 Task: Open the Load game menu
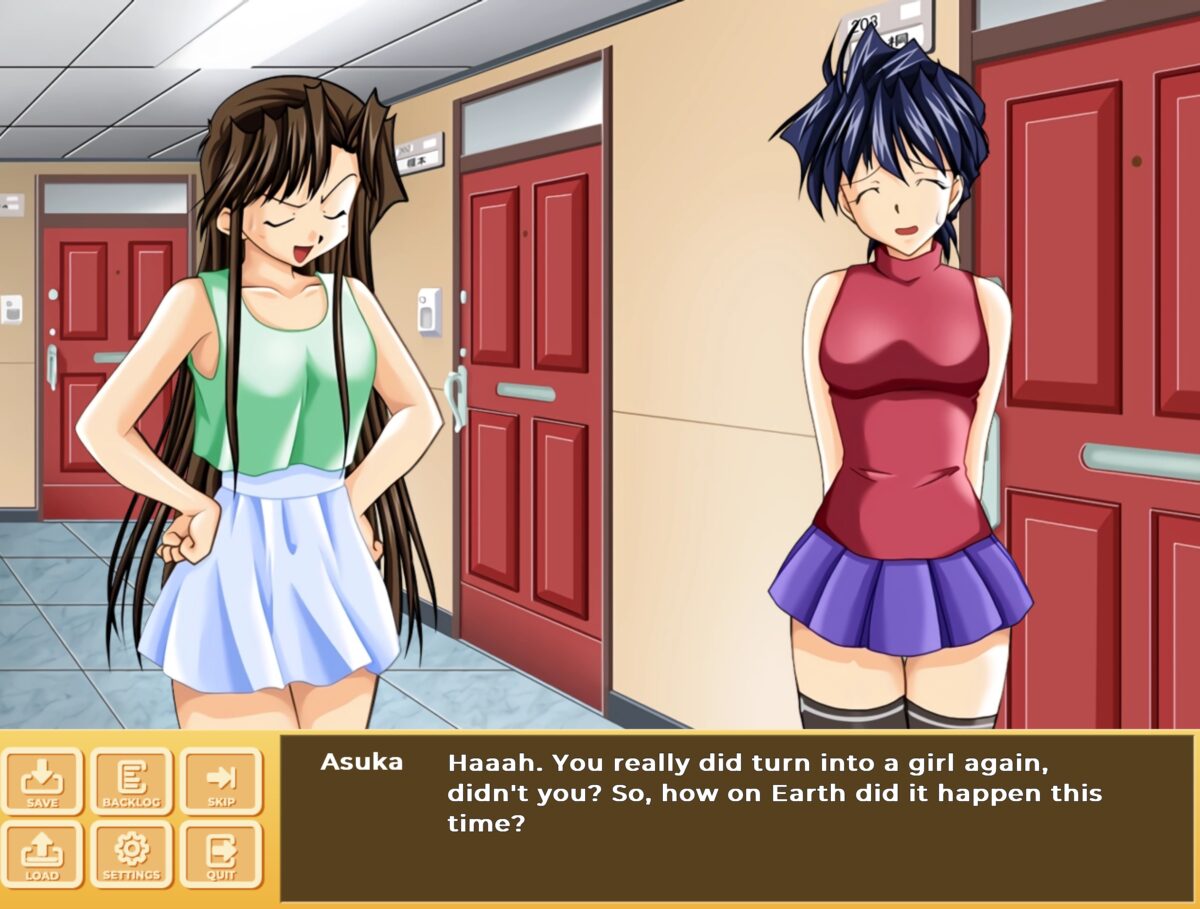pyautogui.click(x=42, y=855)
